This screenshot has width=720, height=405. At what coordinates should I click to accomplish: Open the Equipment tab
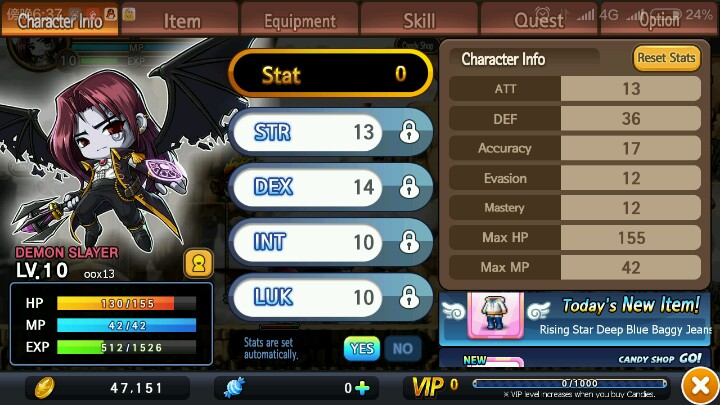300,20
